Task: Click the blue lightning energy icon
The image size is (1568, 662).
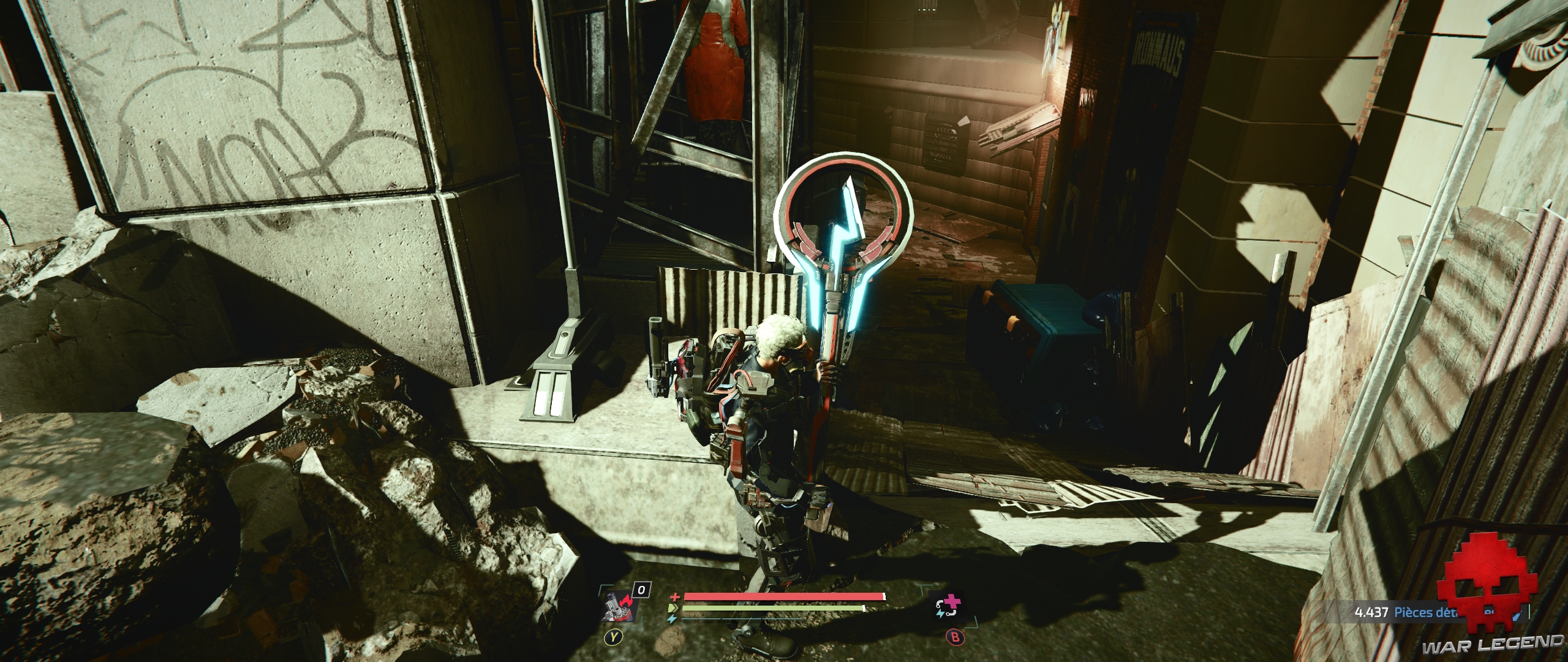Action: coord(673,618)
